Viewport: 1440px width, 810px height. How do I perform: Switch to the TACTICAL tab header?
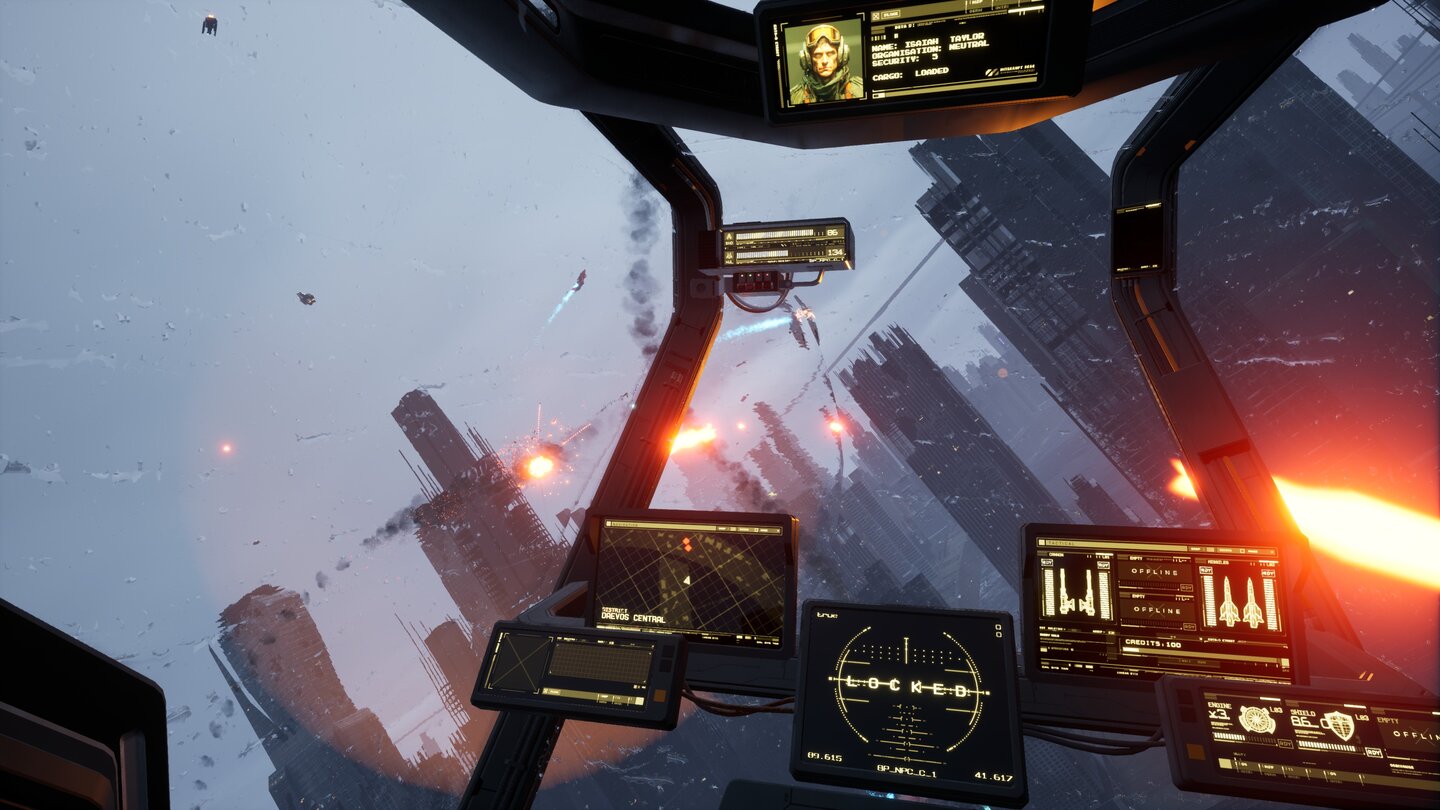coord(1060,542)
